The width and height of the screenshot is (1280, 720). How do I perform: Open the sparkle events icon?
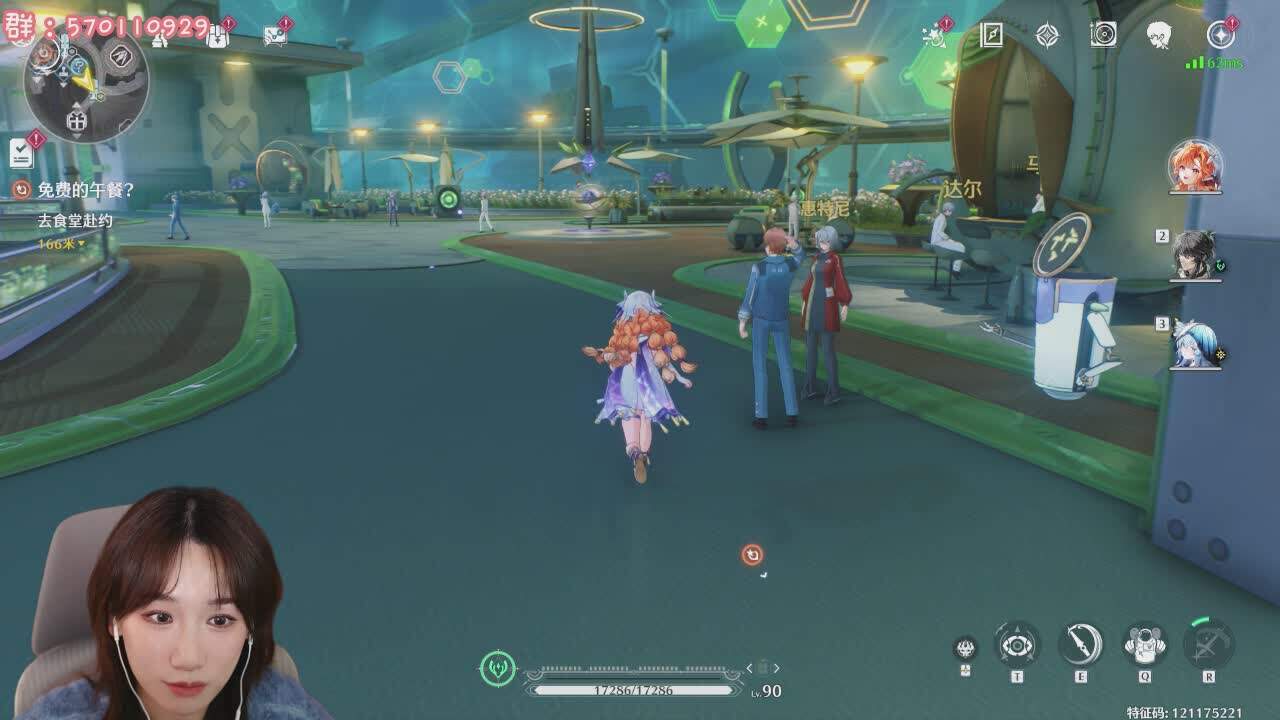pos(936,36)
